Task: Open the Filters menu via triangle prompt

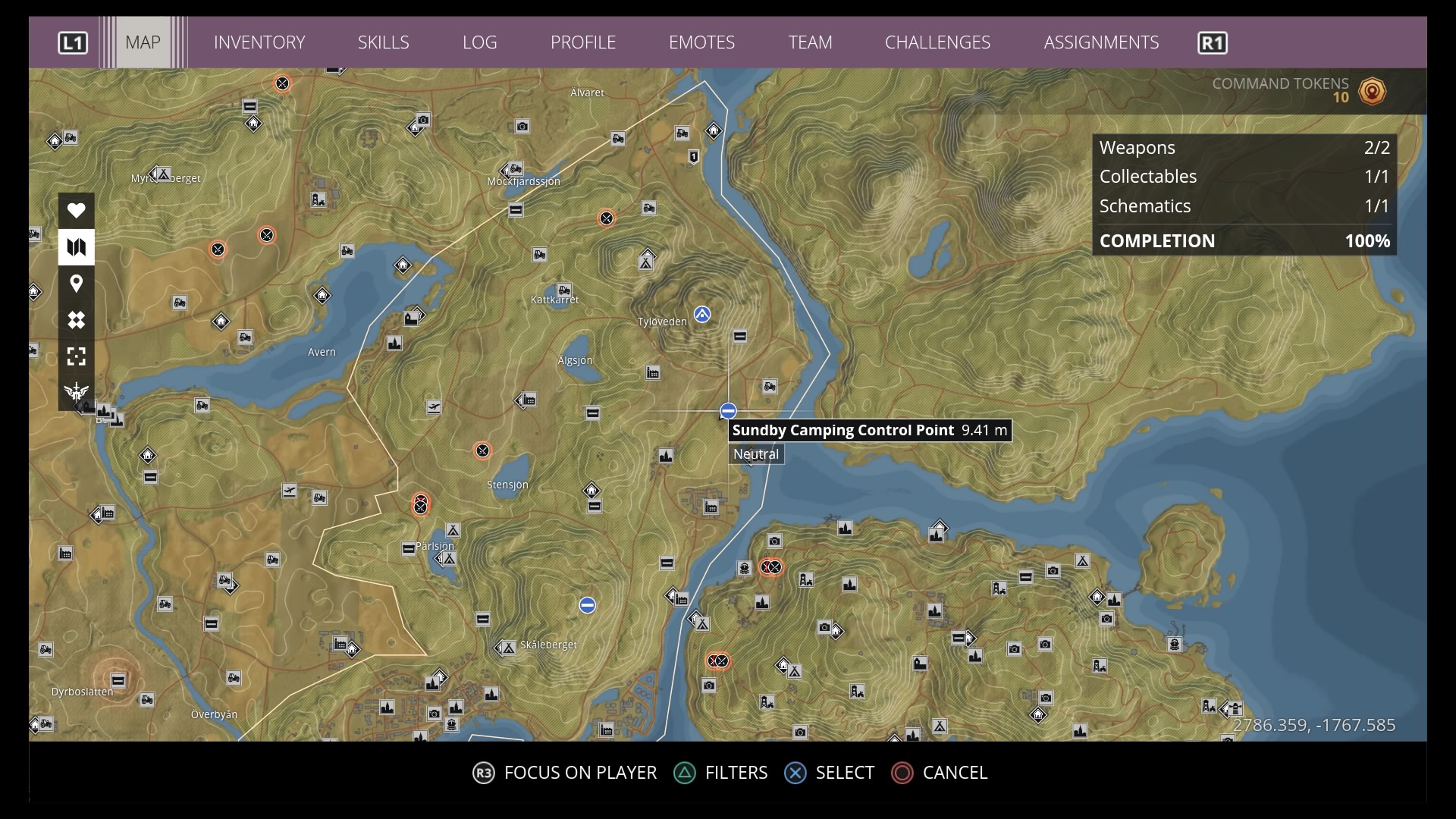Action: [x=720, y=773]
